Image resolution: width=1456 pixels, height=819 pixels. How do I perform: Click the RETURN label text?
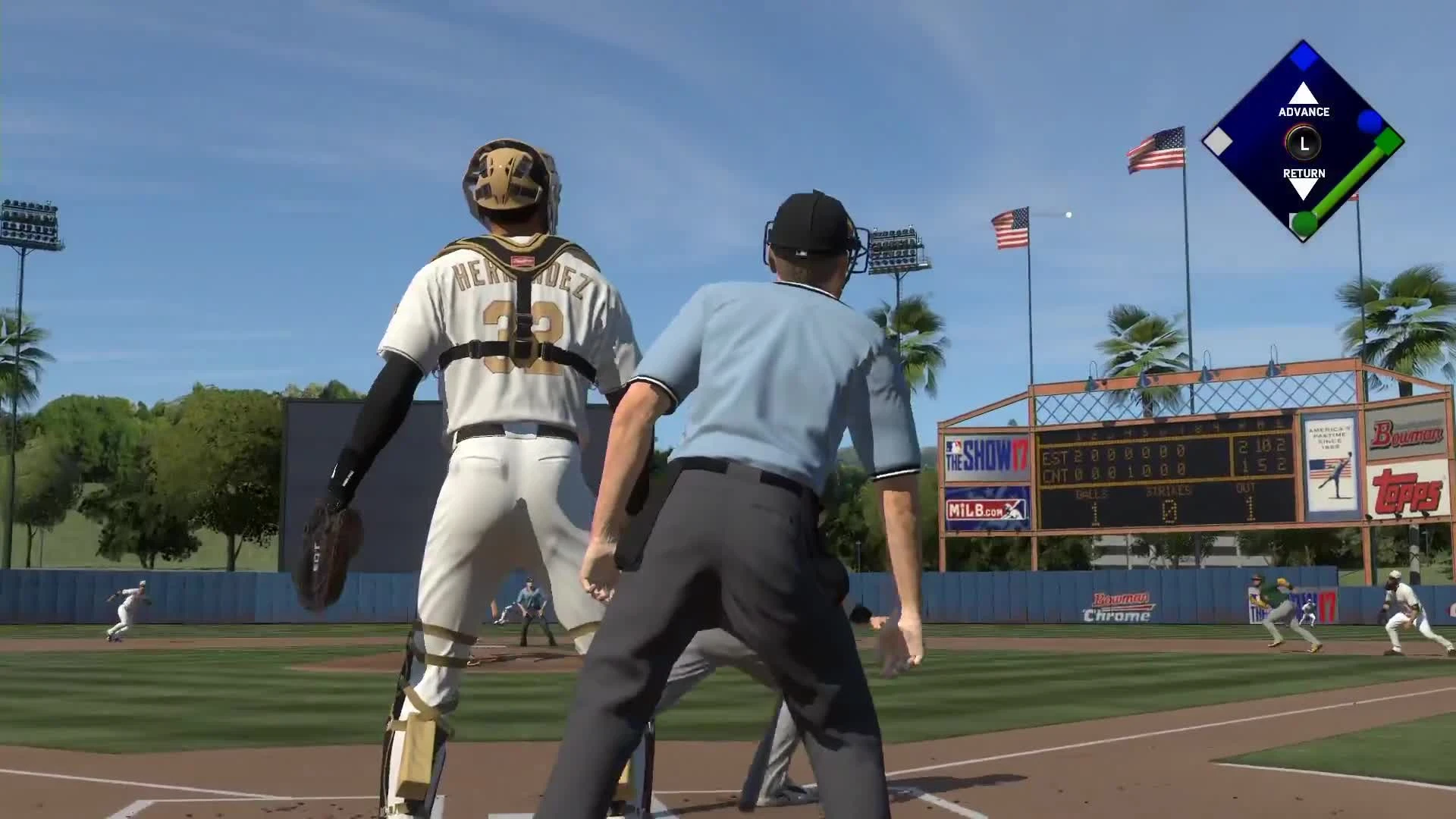(1303, 172)
